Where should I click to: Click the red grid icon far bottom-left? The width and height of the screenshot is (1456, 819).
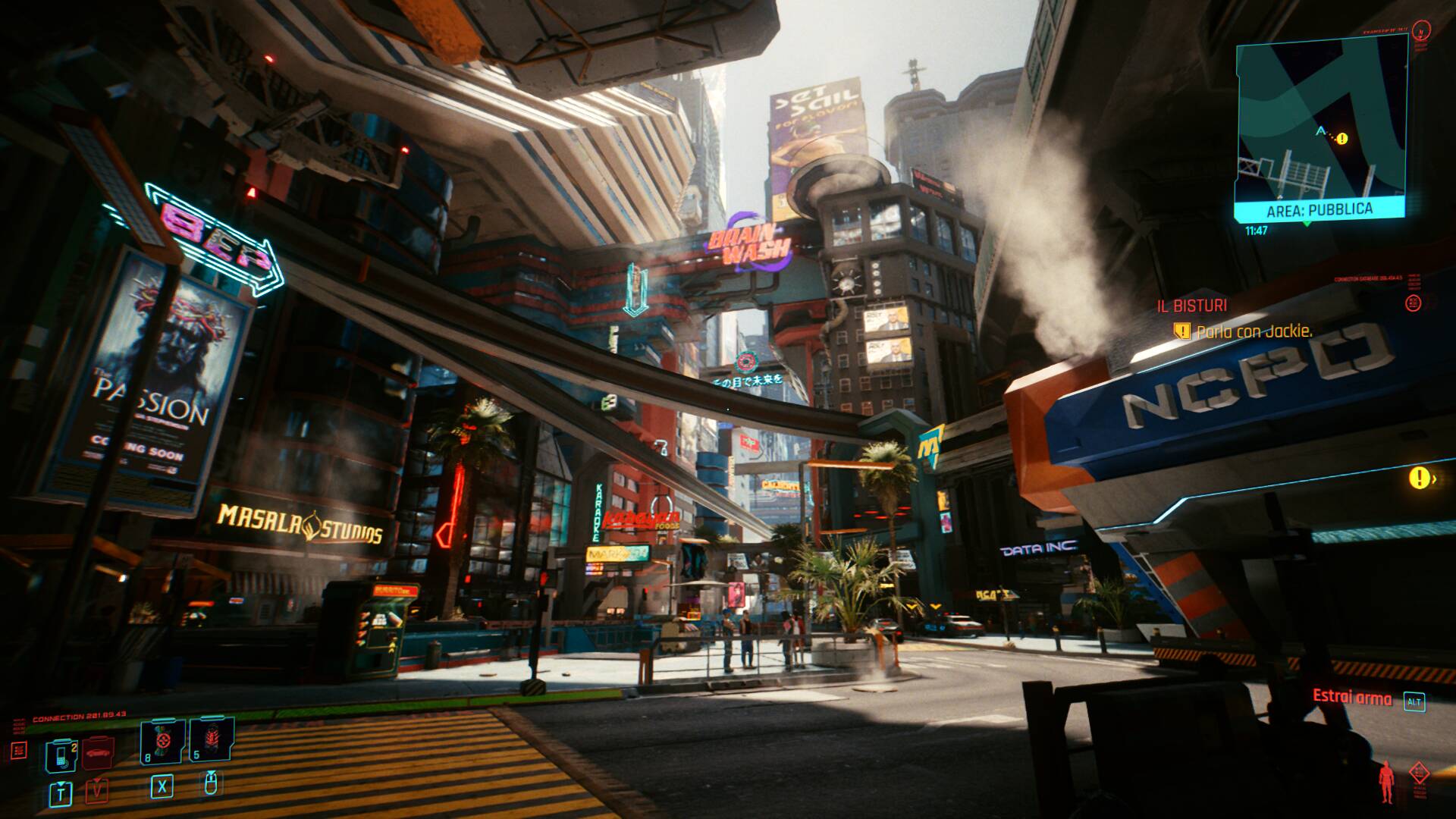point(20,749)
